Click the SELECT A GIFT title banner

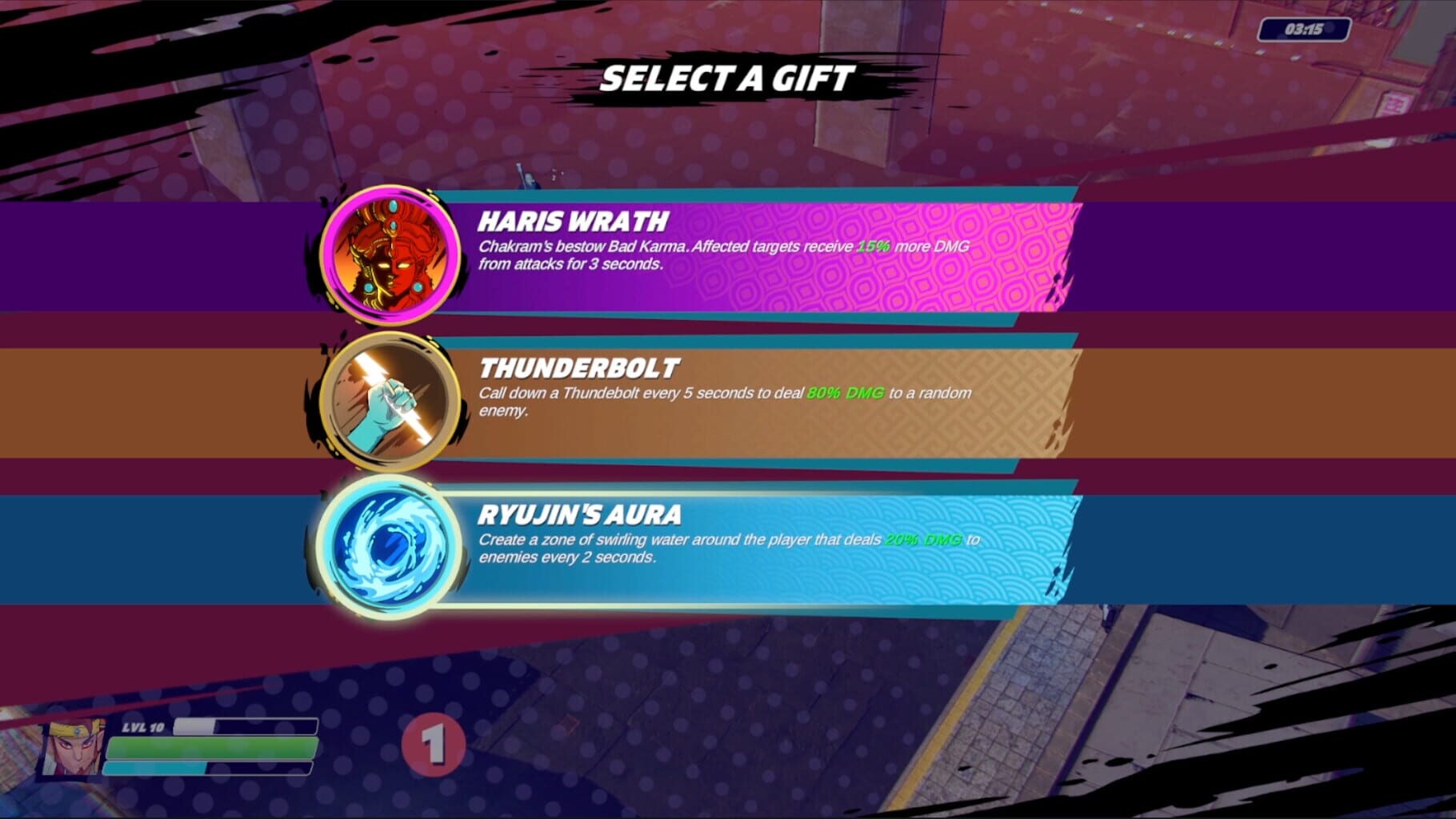pyautogui.click(x=728, y=78)
